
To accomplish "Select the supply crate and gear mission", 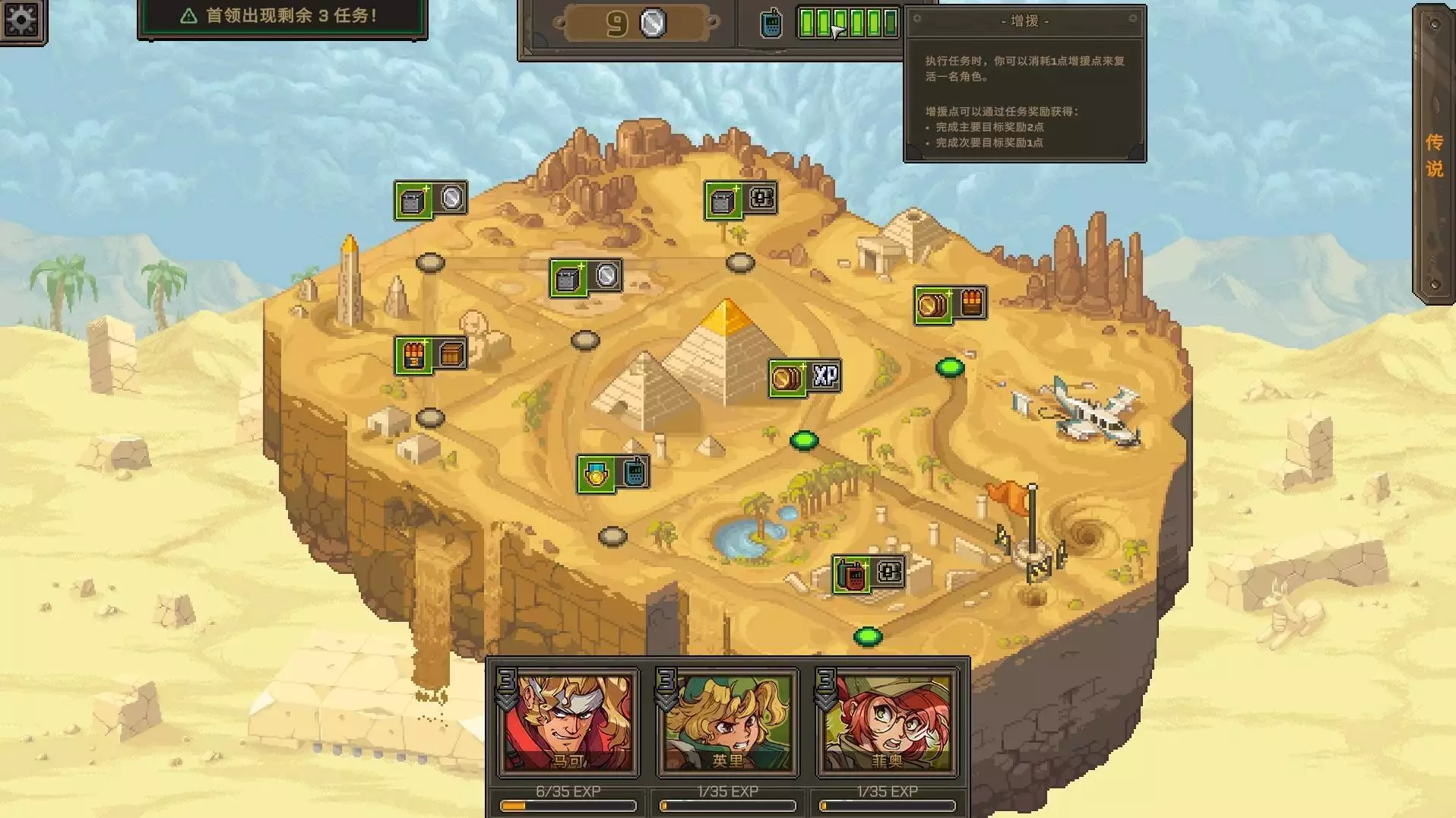I will pyautogui.click(x=740, y=200).
